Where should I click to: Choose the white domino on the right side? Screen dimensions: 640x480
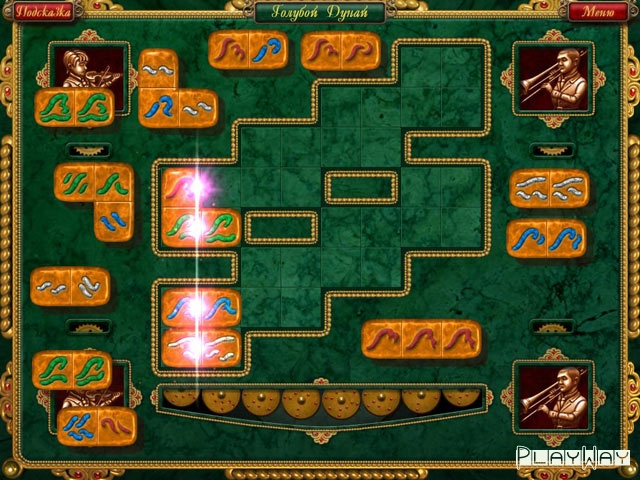pyautogui.click(x=548, y=189)
